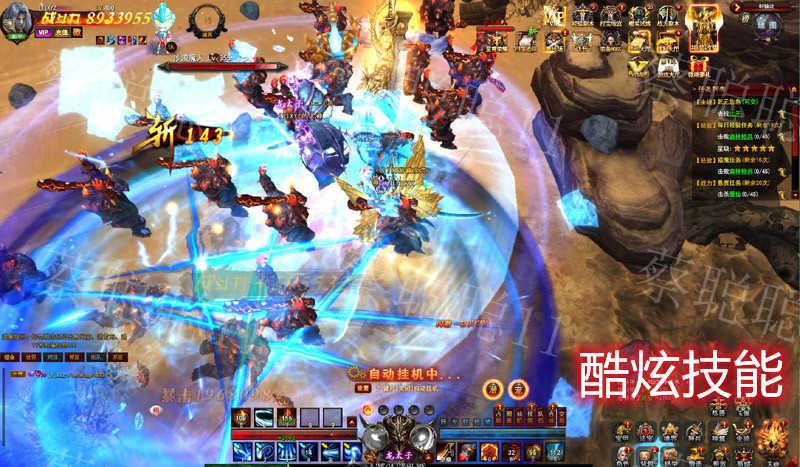Activate the first blue slash skill
This screenshot has width=800, height=467.
point(243,451)
